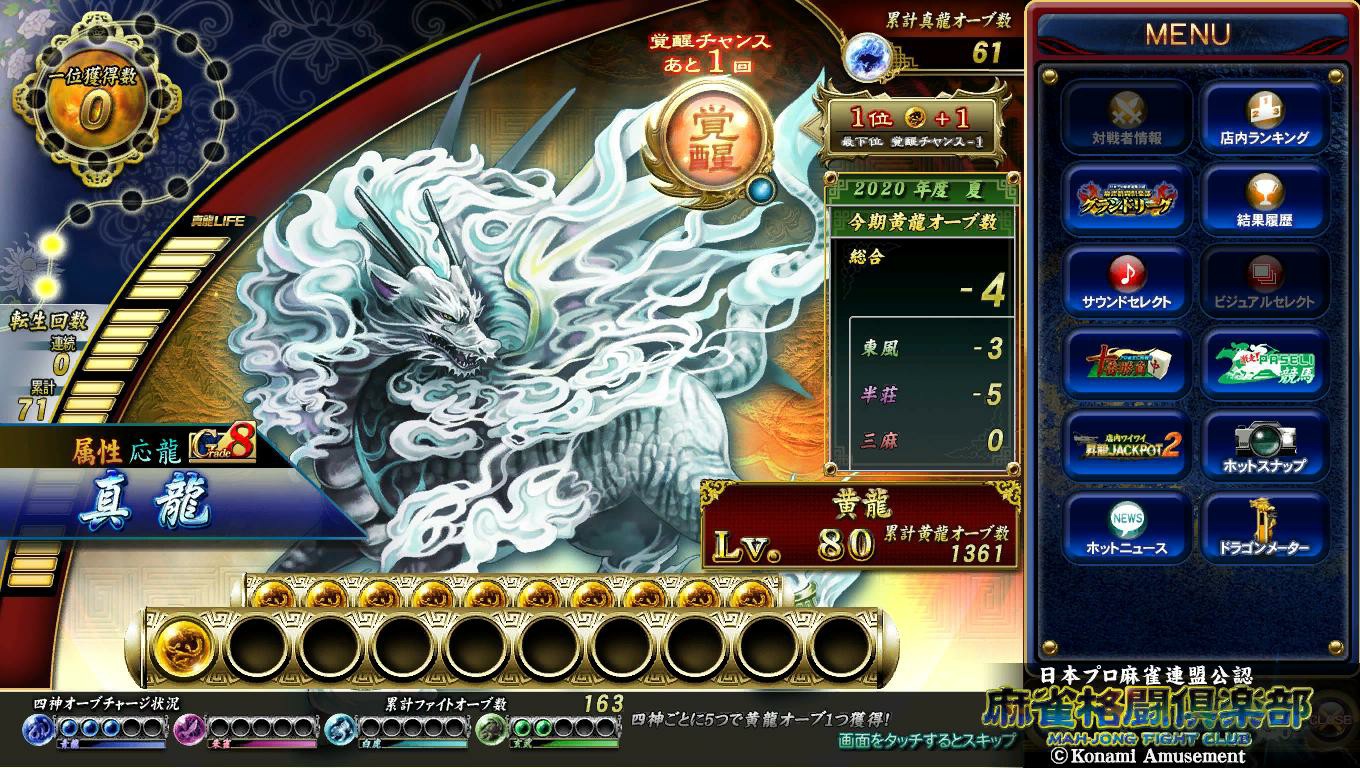
Task: View the 結果履歴 results history
Action: coord(1264,199)
